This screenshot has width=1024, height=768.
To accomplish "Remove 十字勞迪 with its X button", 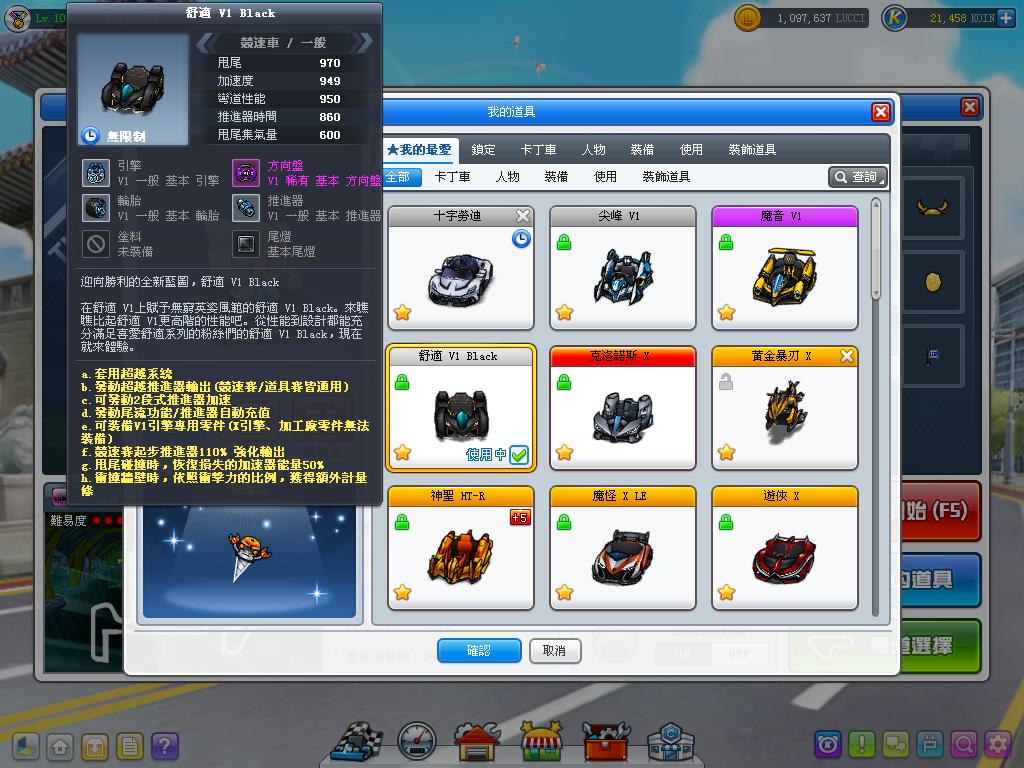I will coord(523,216).
